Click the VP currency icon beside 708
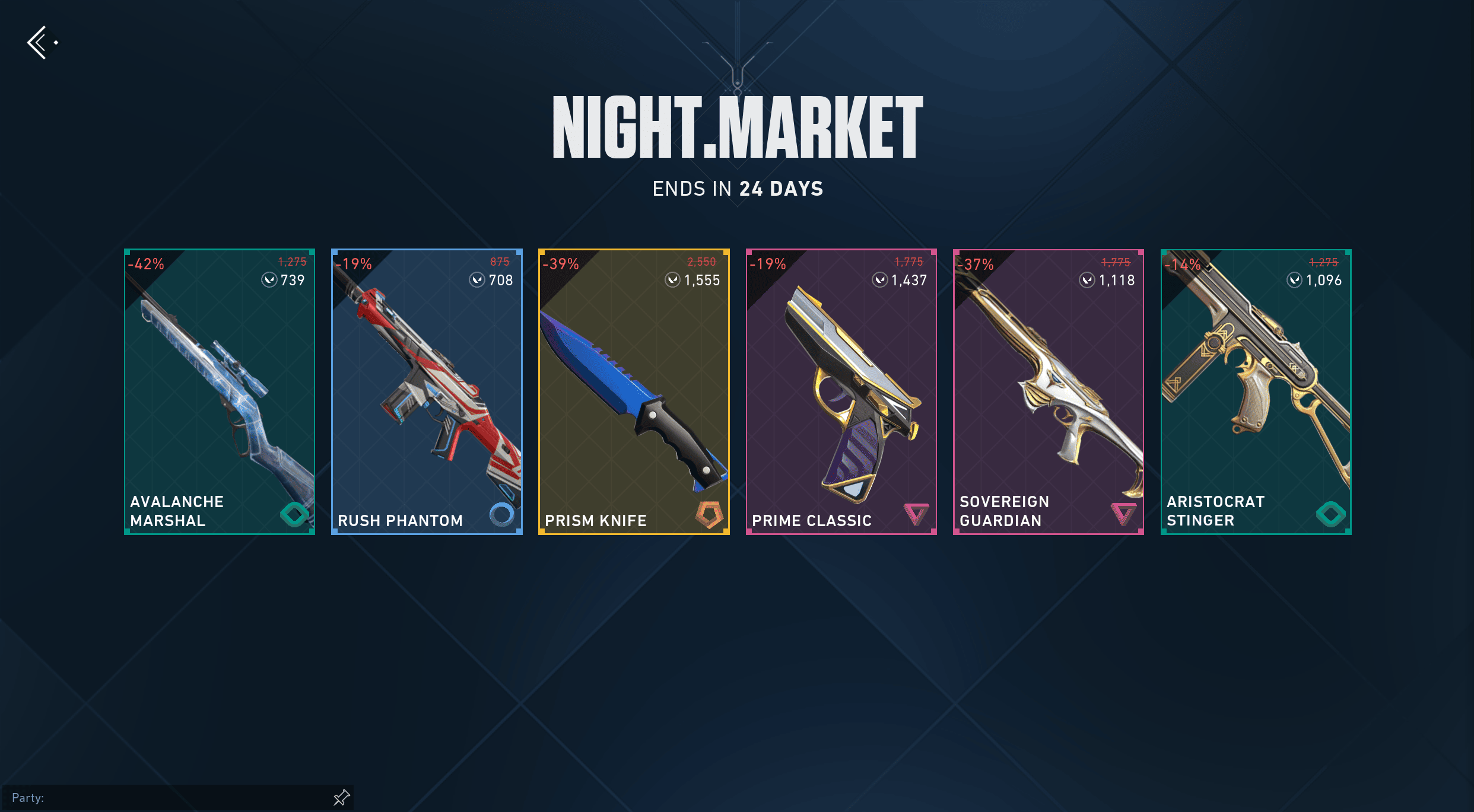 [x=477, y=280]
